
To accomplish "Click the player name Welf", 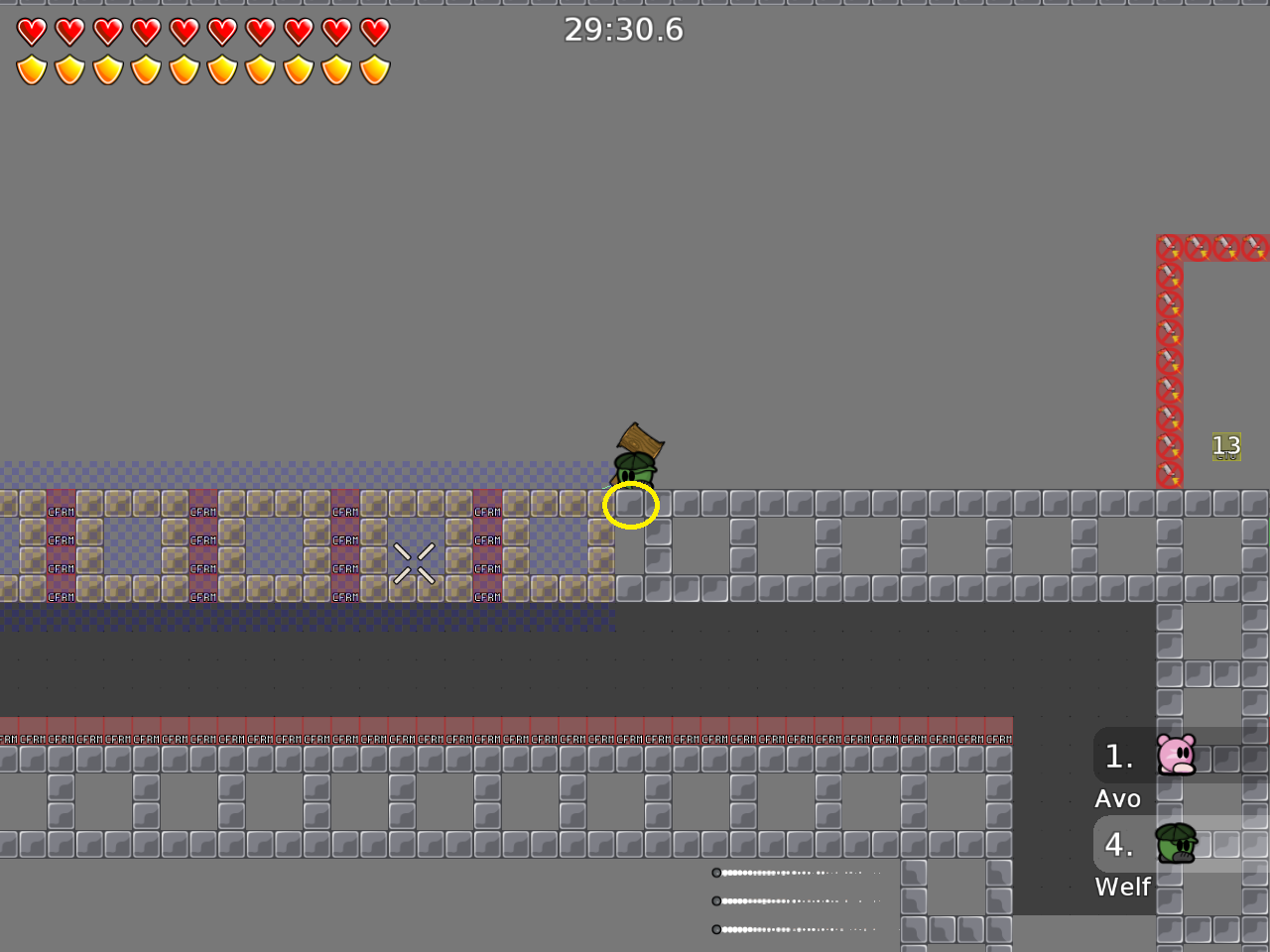I will [1123, 887].
